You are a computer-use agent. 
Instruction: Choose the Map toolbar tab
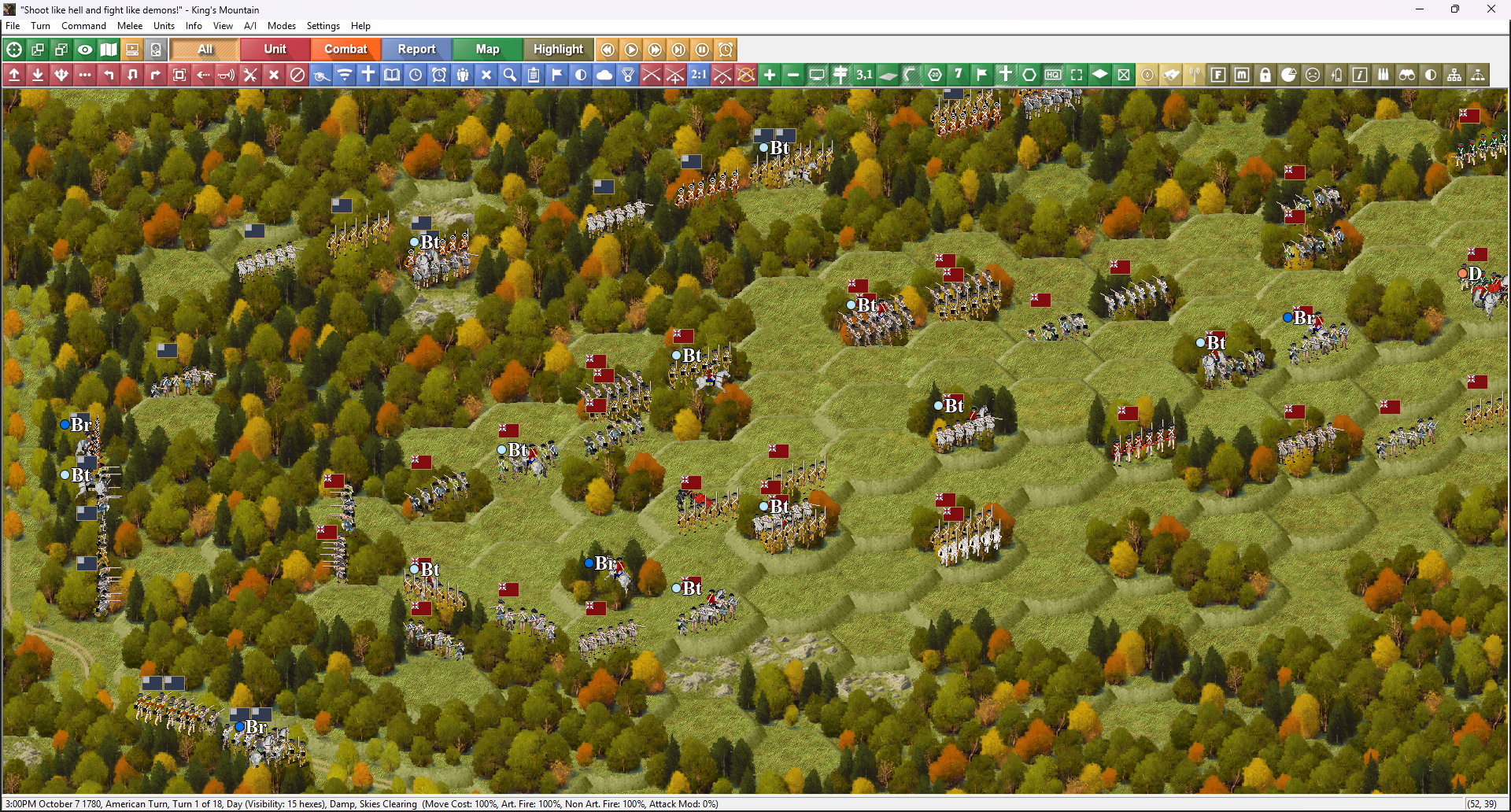(x=487, y=50)
